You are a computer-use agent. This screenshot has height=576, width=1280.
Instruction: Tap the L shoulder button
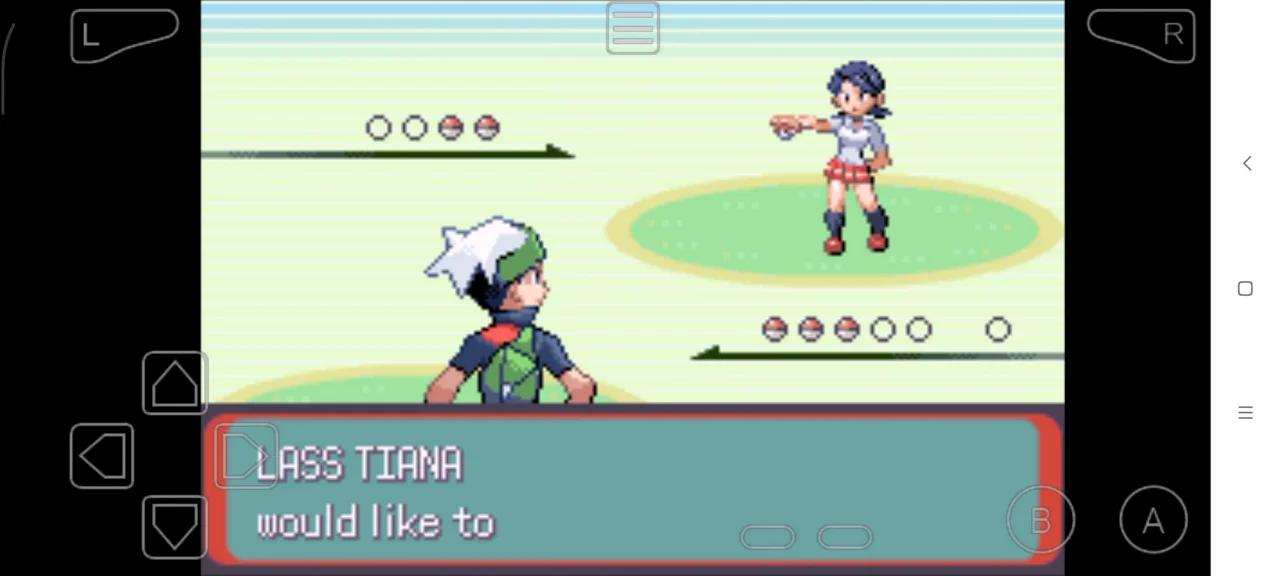[124, 36]
